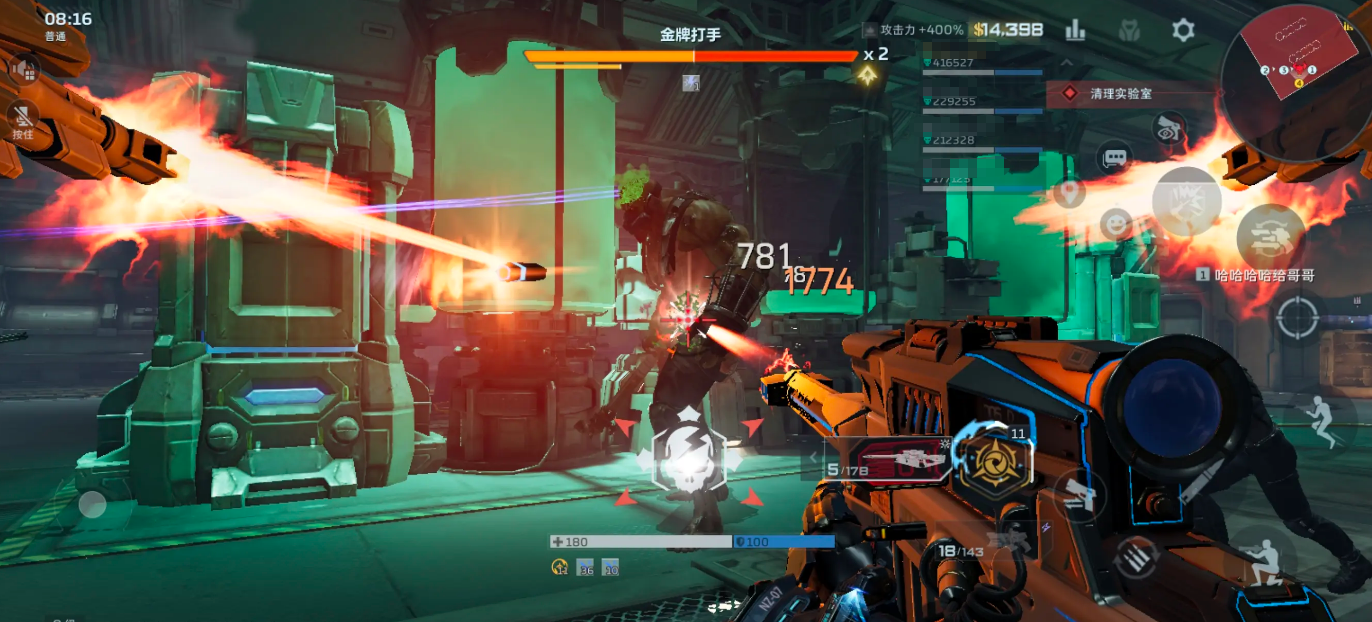Reload using the bullets reload button
The height and width of the screenshot is (622, 1372).
1133,556
